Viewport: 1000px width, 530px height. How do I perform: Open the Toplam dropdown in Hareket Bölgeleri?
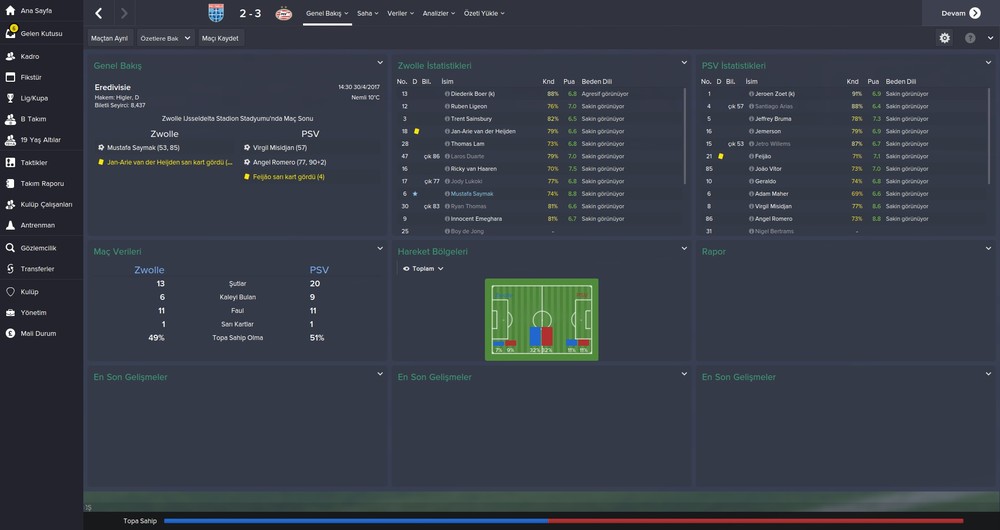(423, 269)
